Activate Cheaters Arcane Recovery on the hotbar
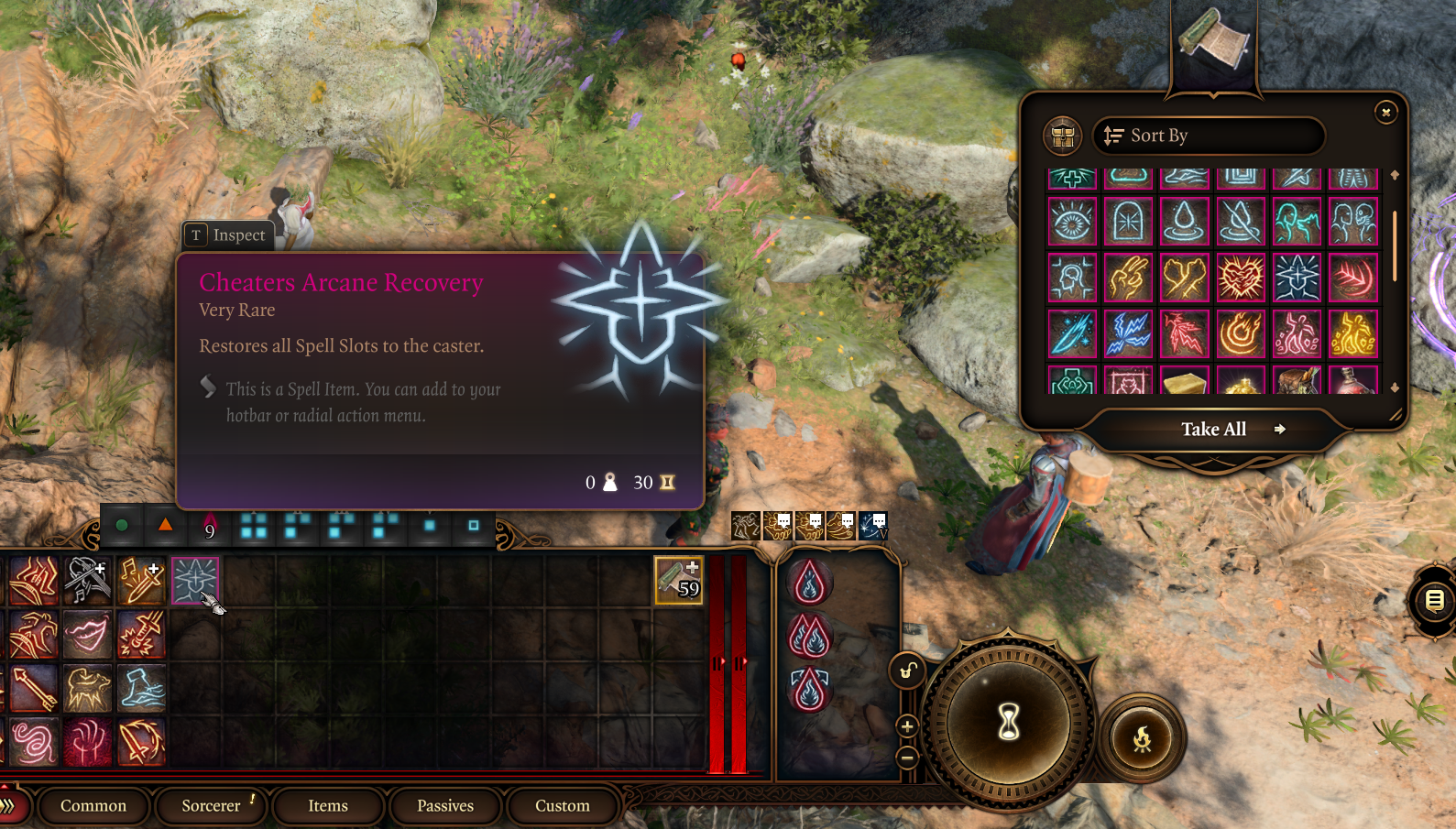This screenshot has height=829, width=1456. coord(195,580)
